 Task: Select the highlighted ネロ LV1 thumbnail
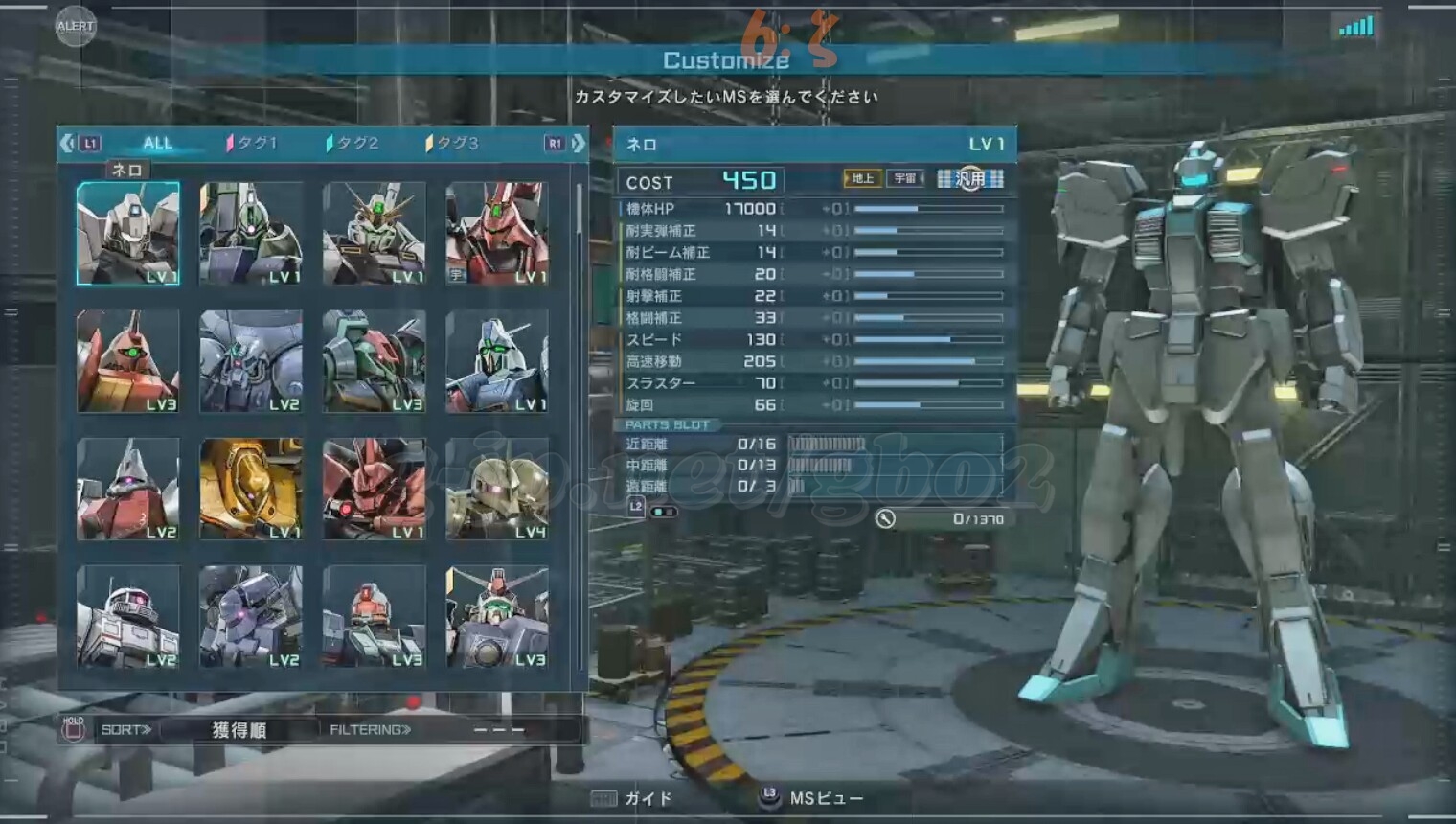coord(128,234)
